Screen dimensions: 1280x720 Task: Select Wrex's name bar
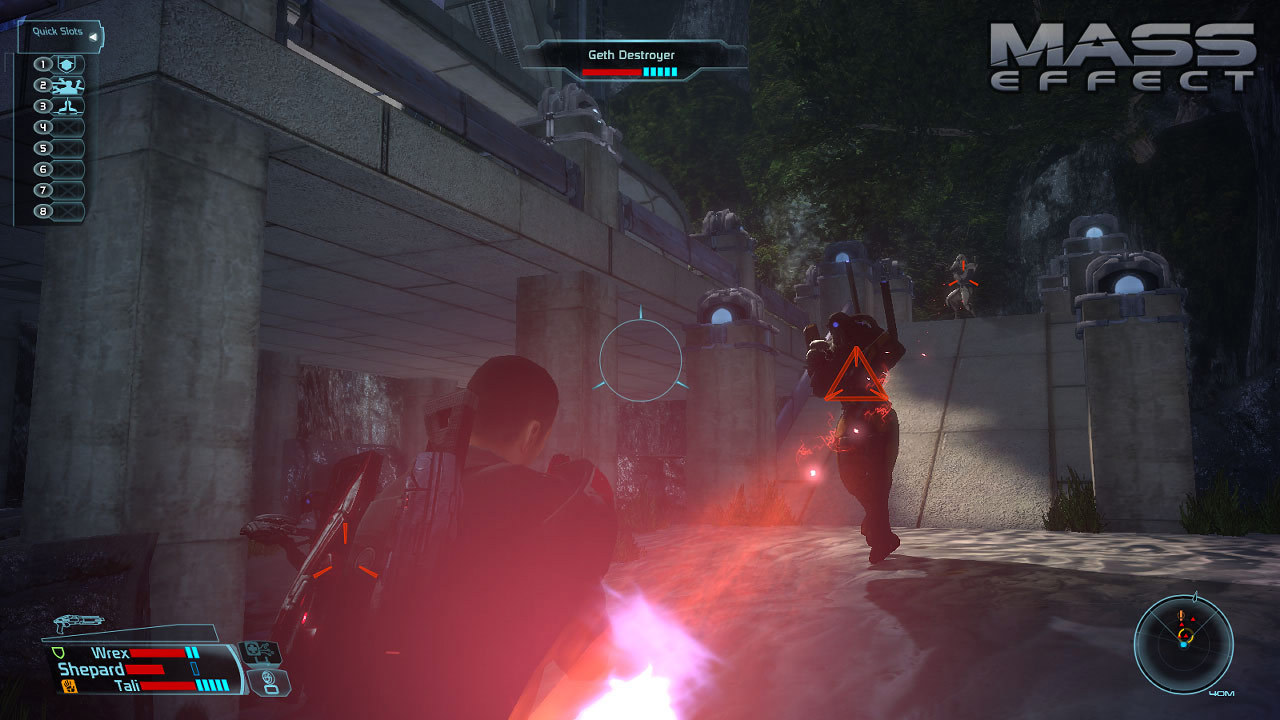[110, 652]
